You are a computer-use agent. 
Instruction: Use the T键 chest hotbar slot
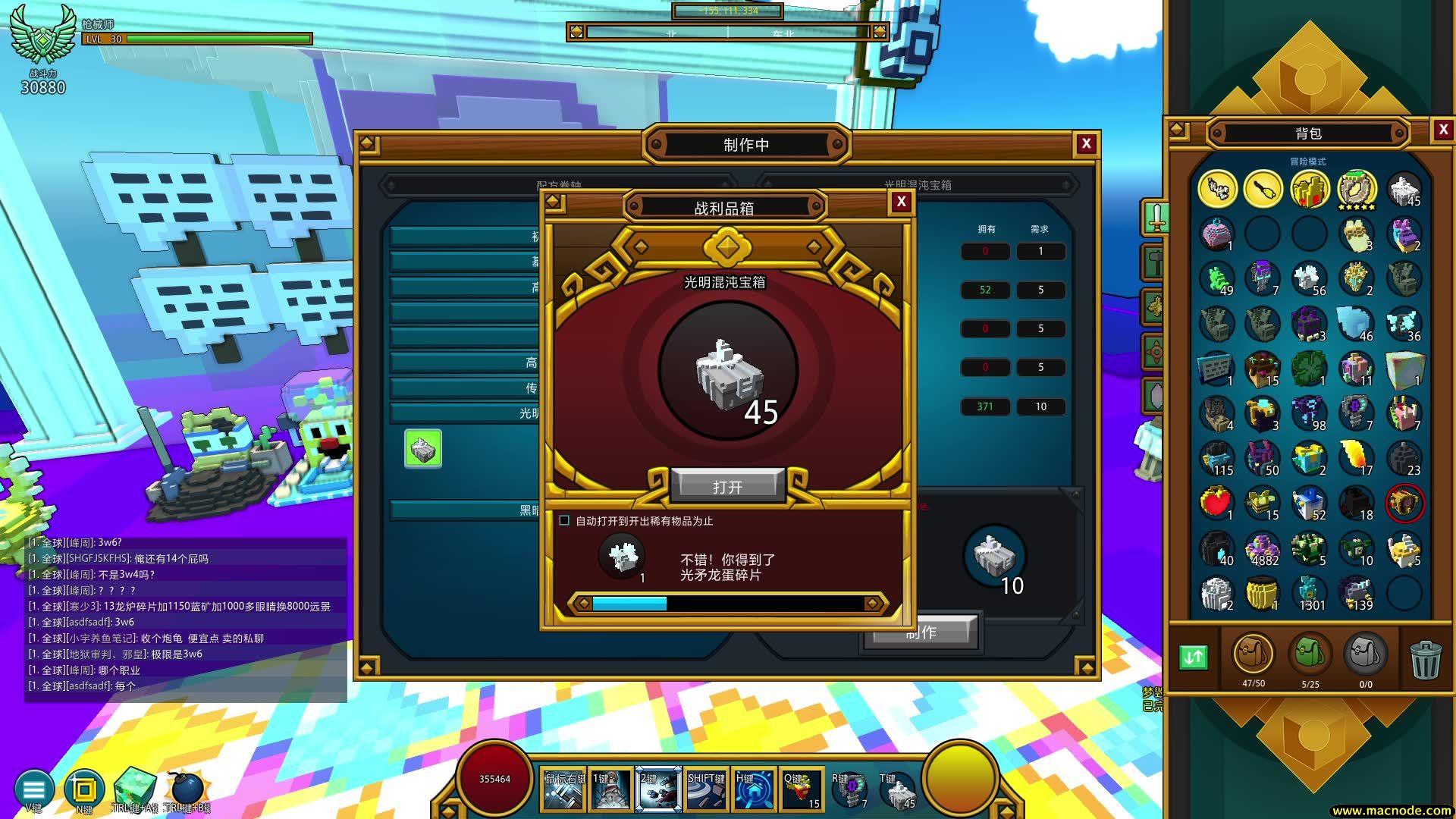(x=898, y=790)
